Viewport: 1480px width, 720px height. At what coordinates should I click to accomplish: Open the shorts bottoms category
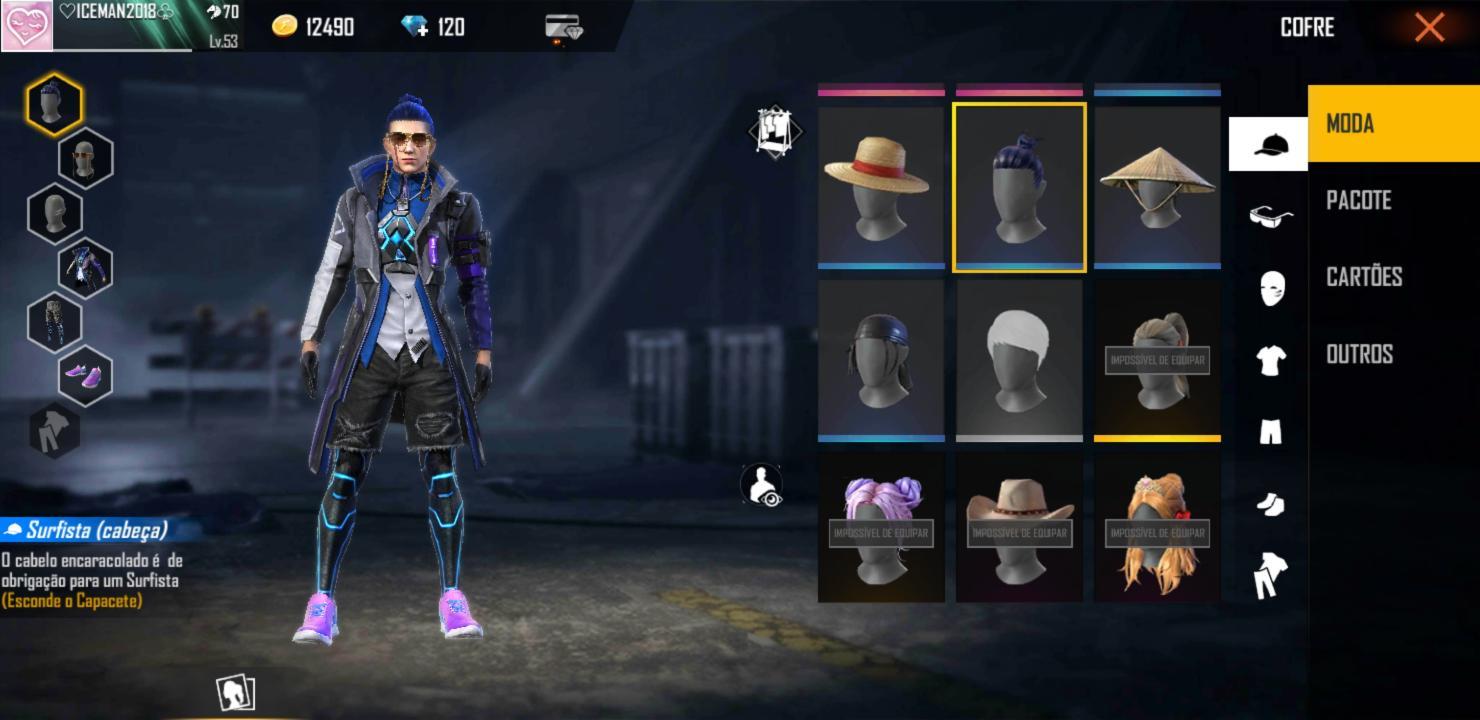1270,432
